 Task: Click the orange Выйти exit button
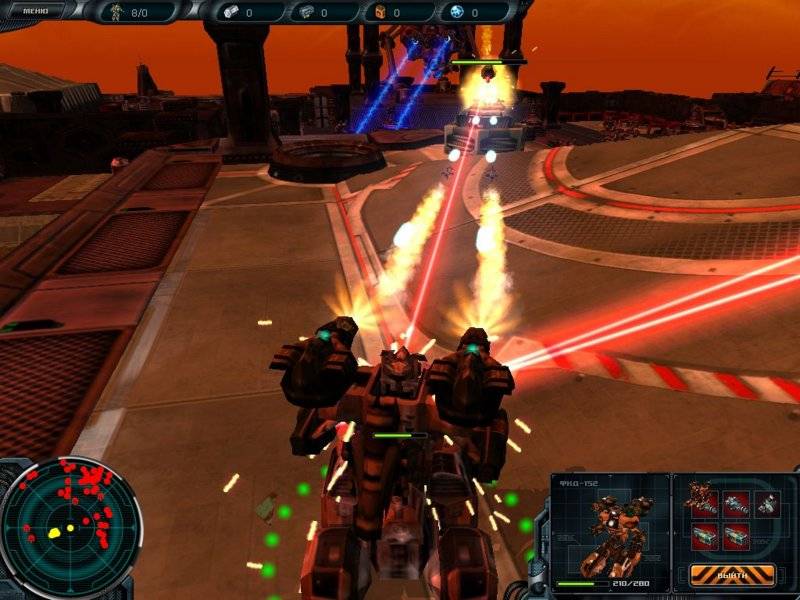pos(733,575)
